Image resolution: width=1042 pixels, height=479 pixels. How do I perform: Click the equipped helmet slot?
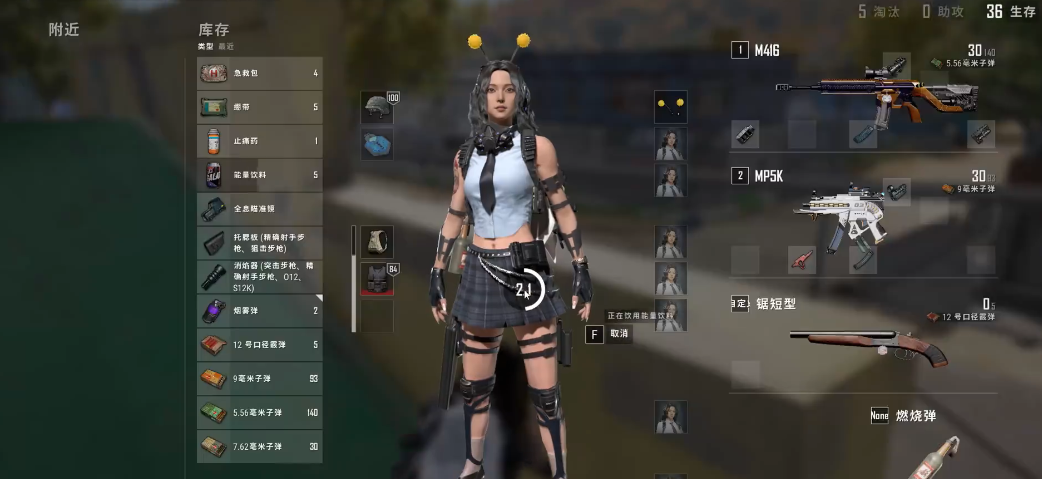click(376, 107)
